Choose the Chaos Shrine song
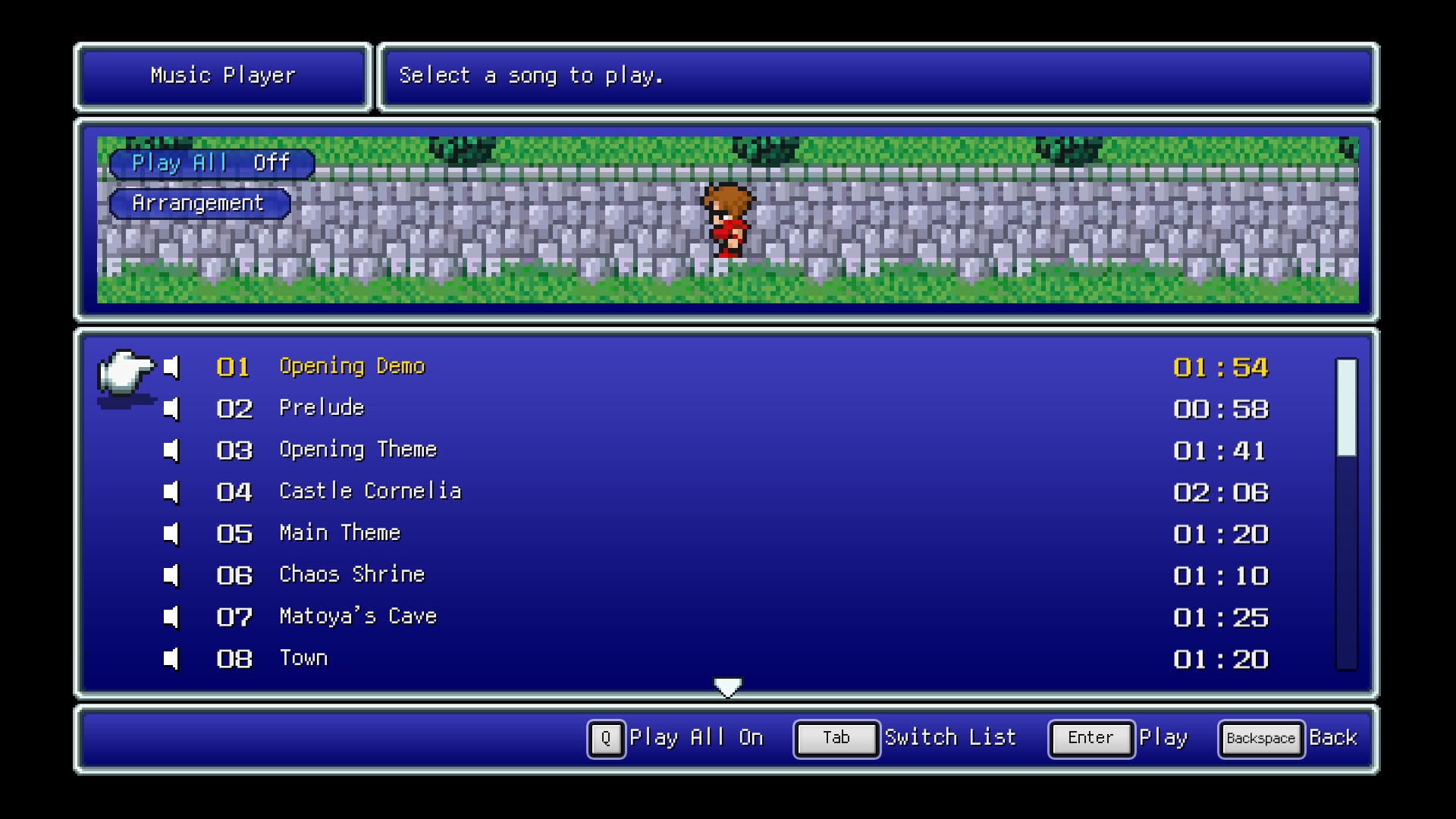Viewport: 1456px width, 819px height. [x=352, y=576]
